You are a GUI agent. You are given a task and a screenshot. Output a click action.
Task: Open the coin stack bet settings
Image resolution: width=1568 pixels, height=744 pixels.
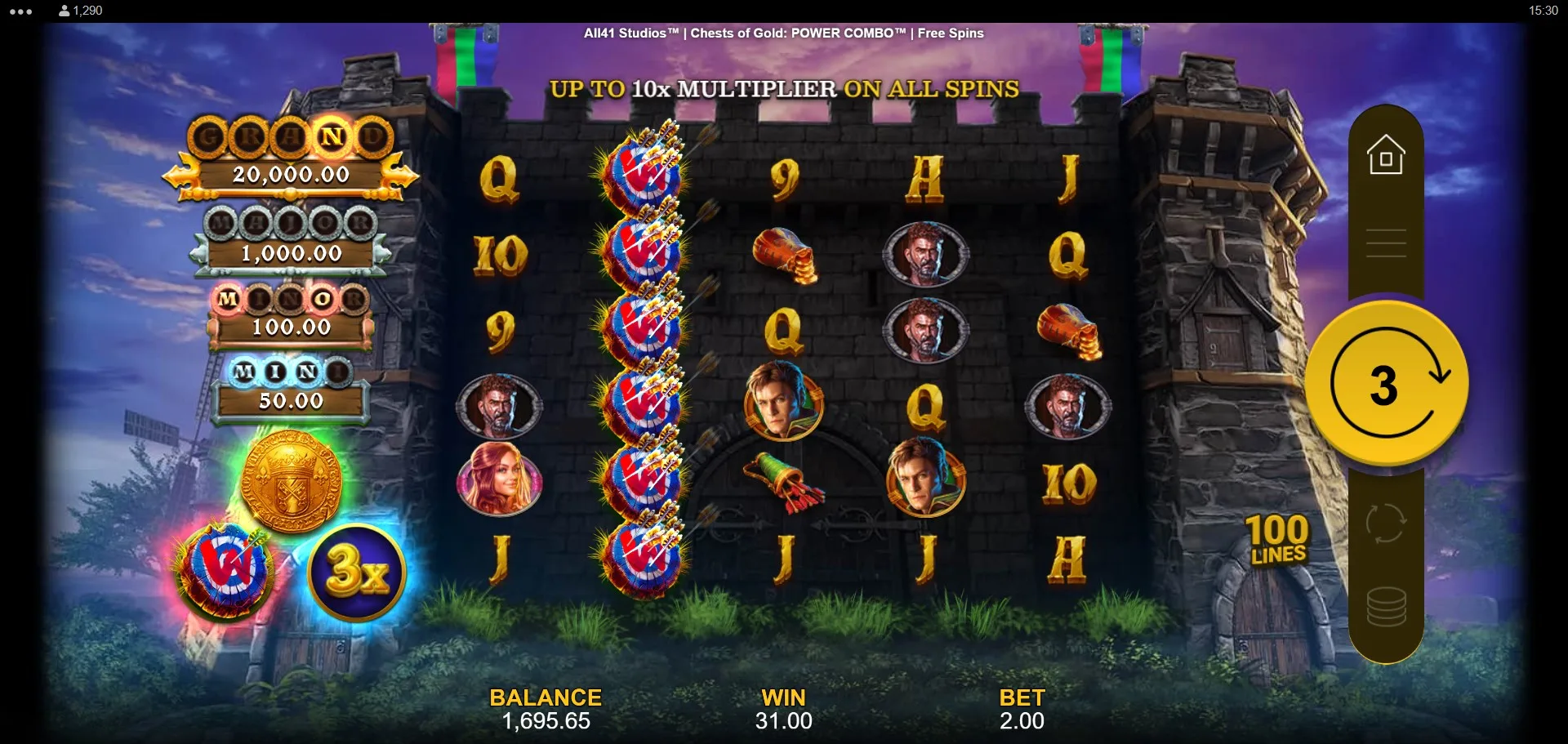coord(1386,607)
